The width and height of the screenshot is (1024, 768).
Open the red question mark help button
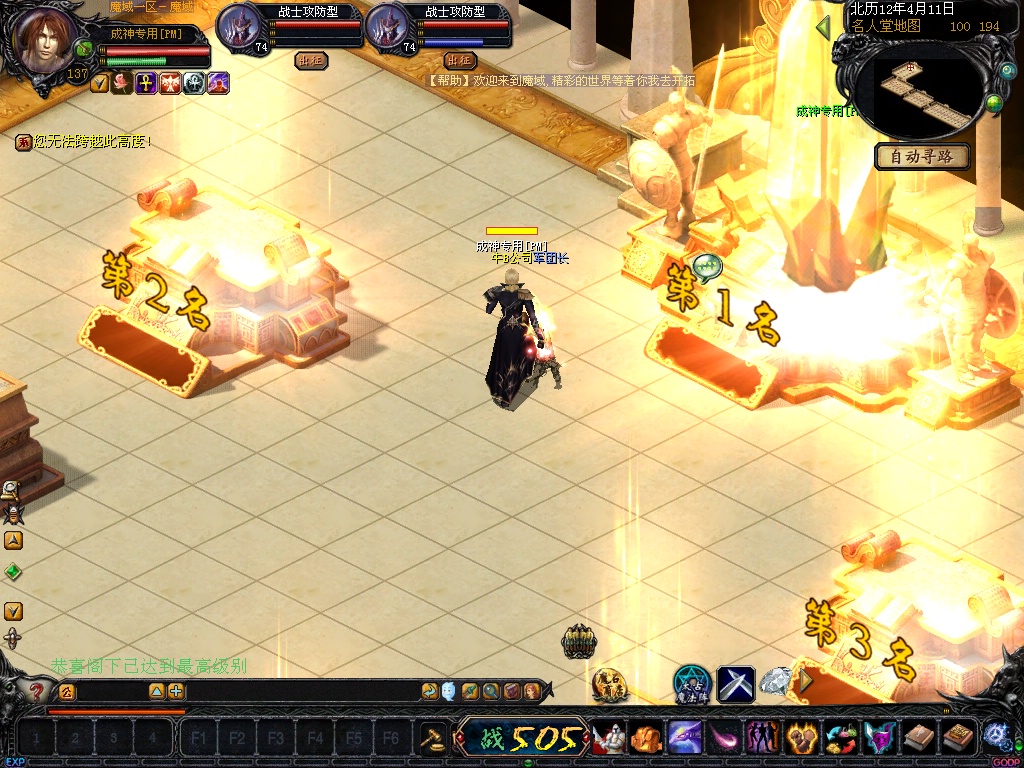pyautogui.click(x=37, y=691)
